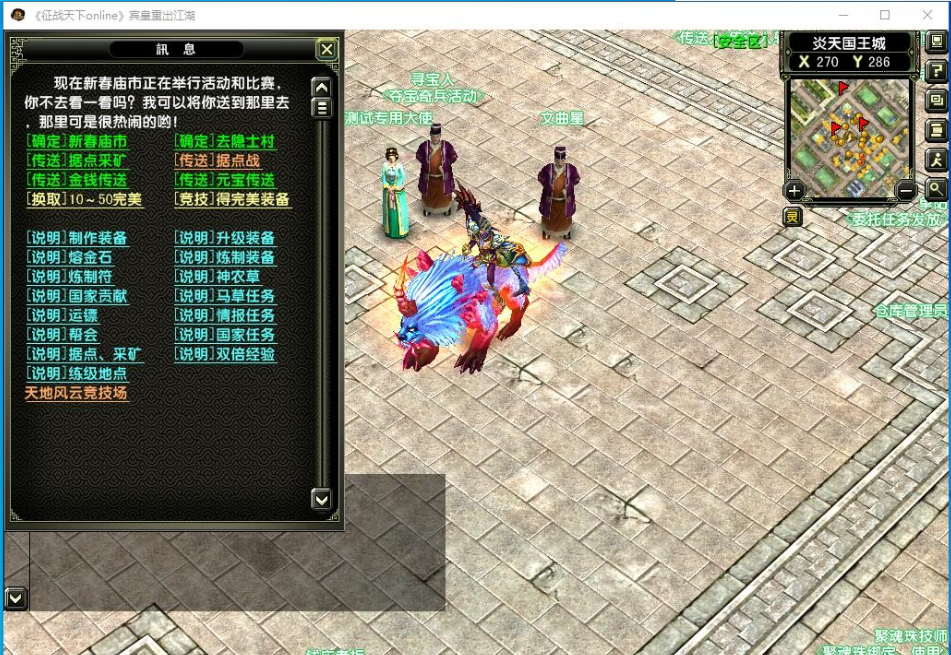Select the 换取 10~50完美 option
The image size is (951, 655).
tap(85, 200)
